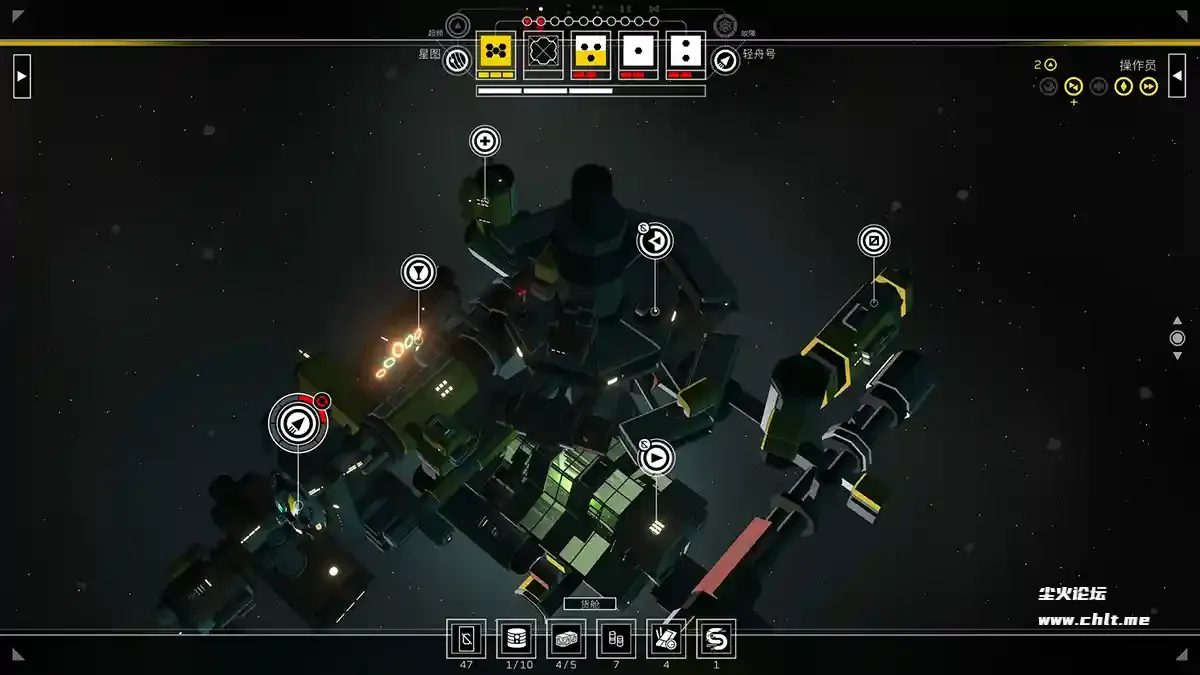Select the scrap materials cargo slot
The image size is (1200, 675).
pos(666,638)
